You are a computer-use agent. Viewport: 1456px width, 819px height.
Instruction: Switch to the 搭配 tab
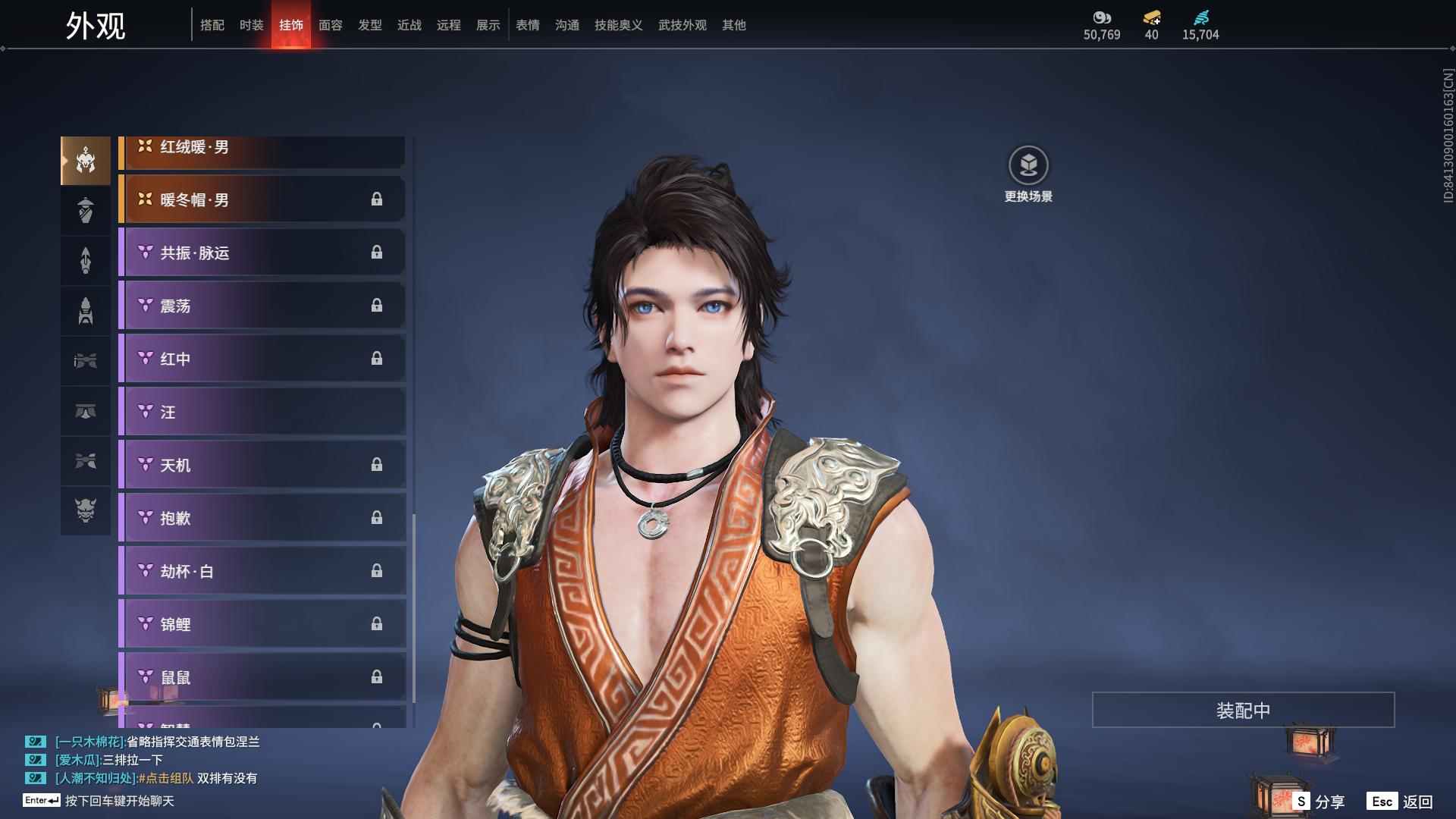pyautogui.click(x=212, y=25)
